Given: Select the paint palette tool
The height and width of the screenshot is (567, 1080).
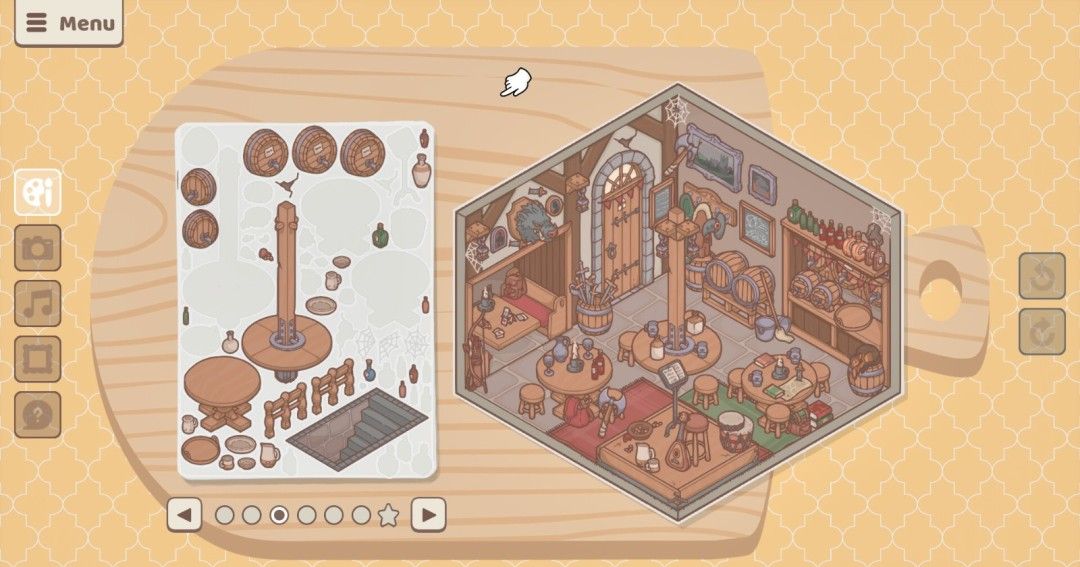Looking at the screenshot, I should pos(38,192).
